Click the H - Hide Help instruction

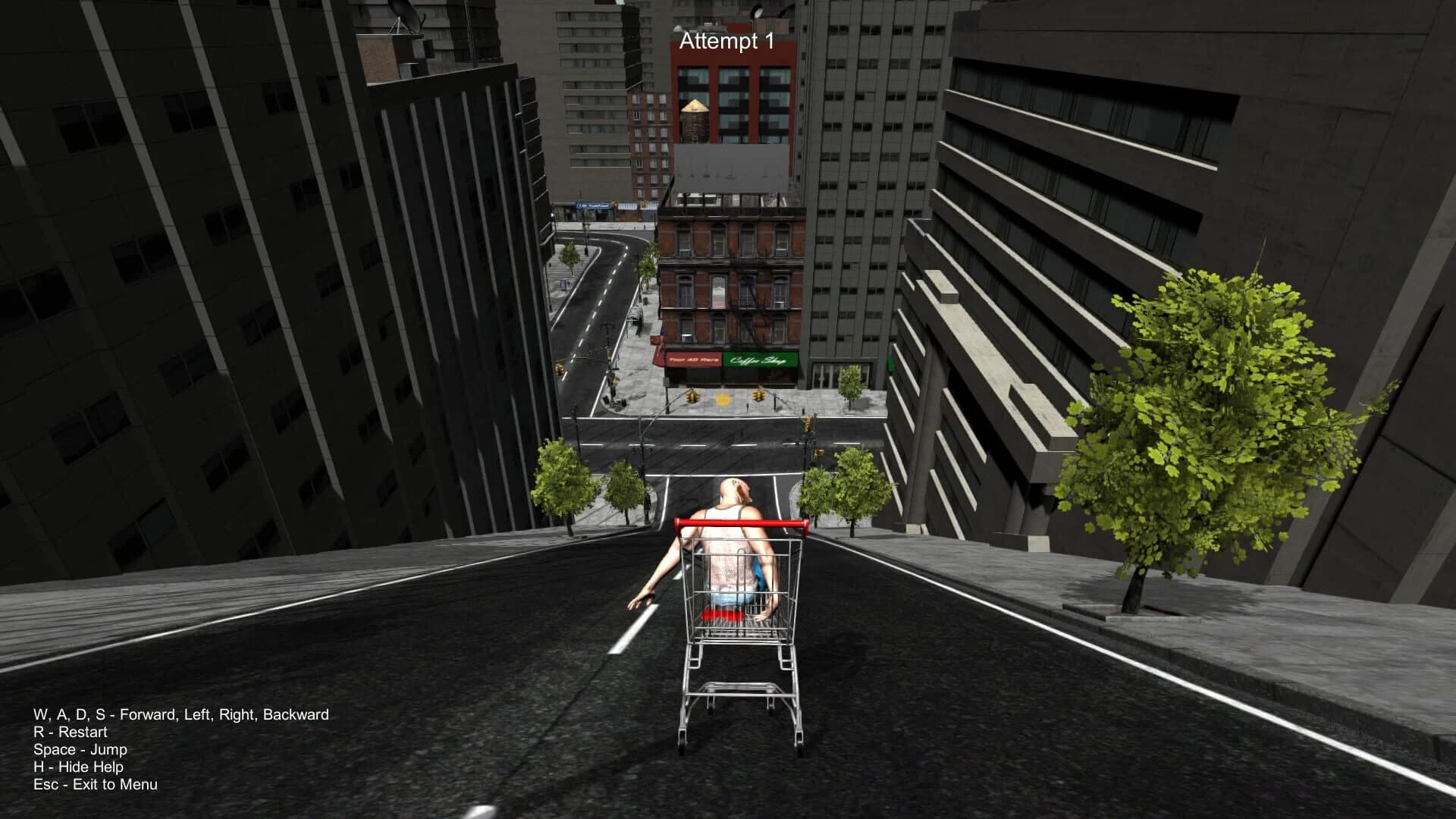coord(79,767)
